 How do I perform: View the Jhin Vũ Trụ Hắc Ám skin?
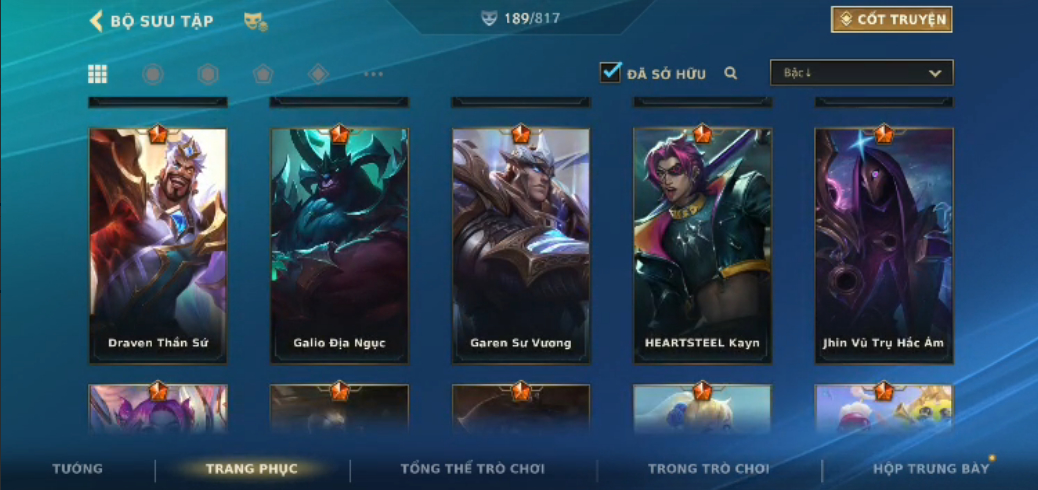click(x=883, y=245)
